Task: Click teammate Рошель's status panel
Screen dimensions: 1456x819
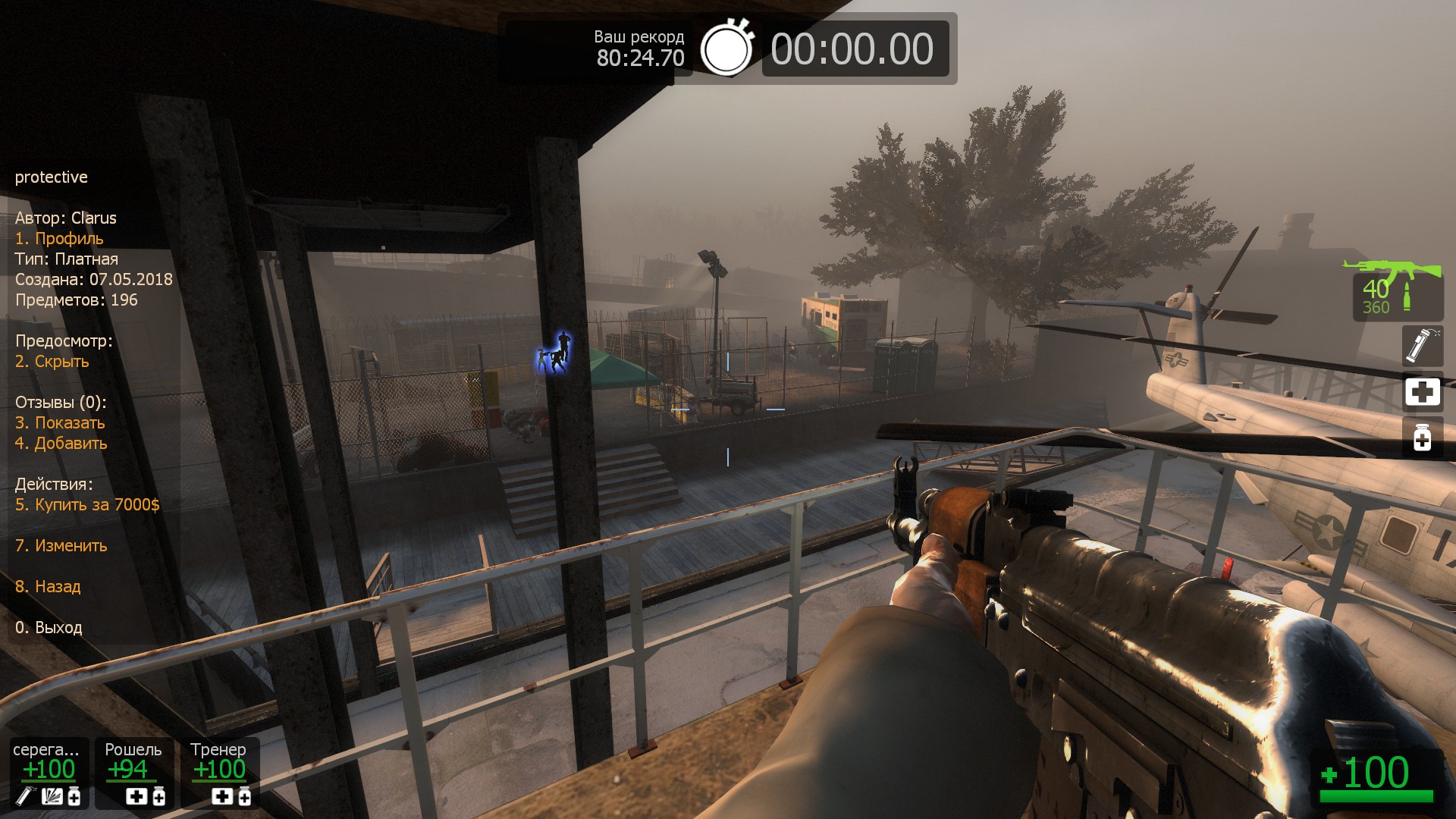Action: coord(134,772)
